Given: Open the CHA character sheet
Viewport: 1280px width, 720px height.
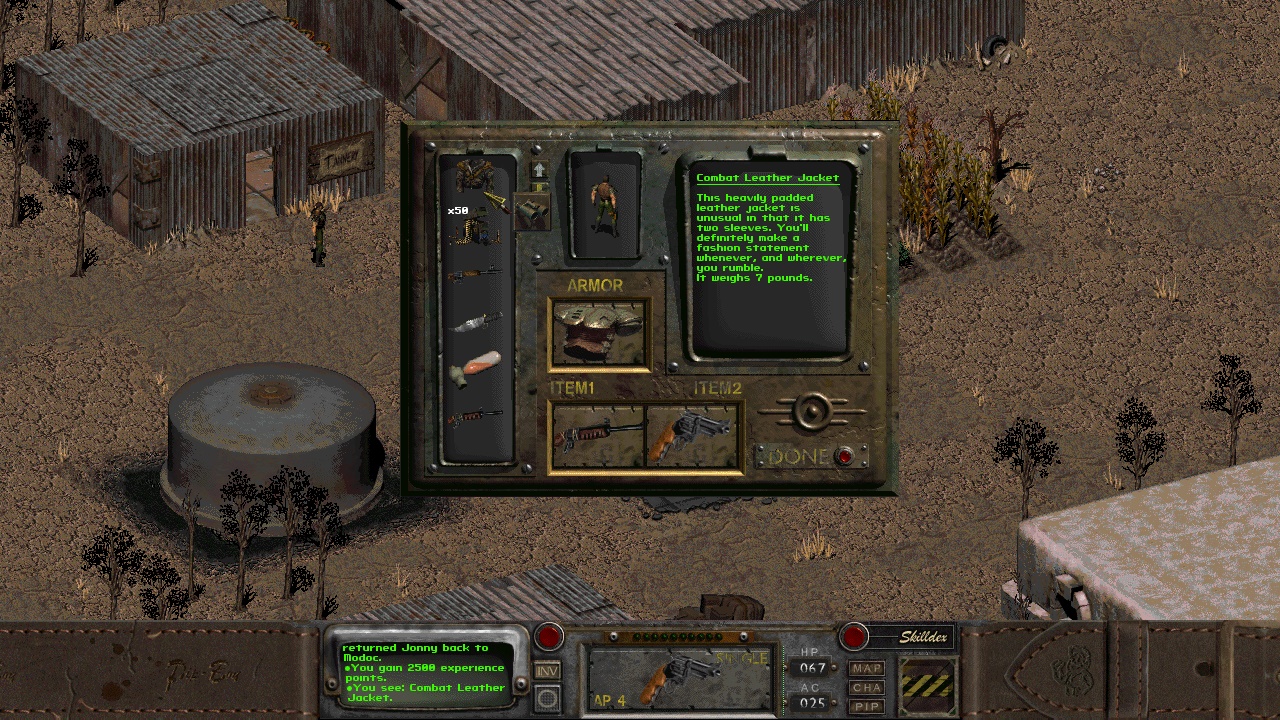Looking at the screenshot, I should (x=867, y=688).
